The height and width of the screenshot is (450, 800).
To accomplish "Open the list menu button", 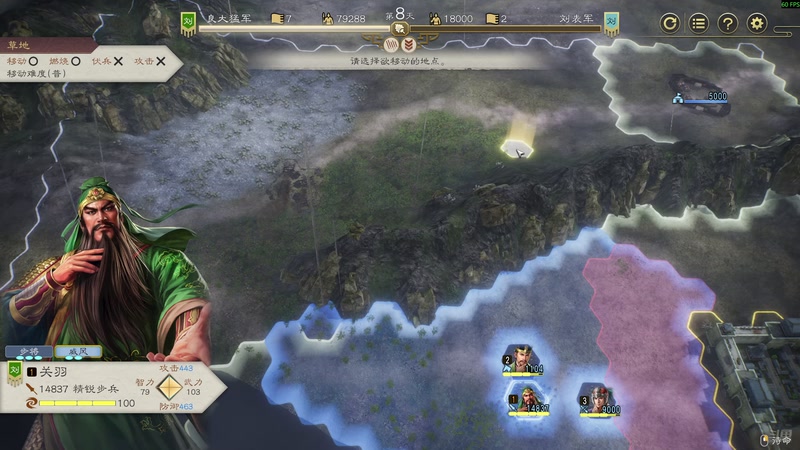I will coord(699,23).
